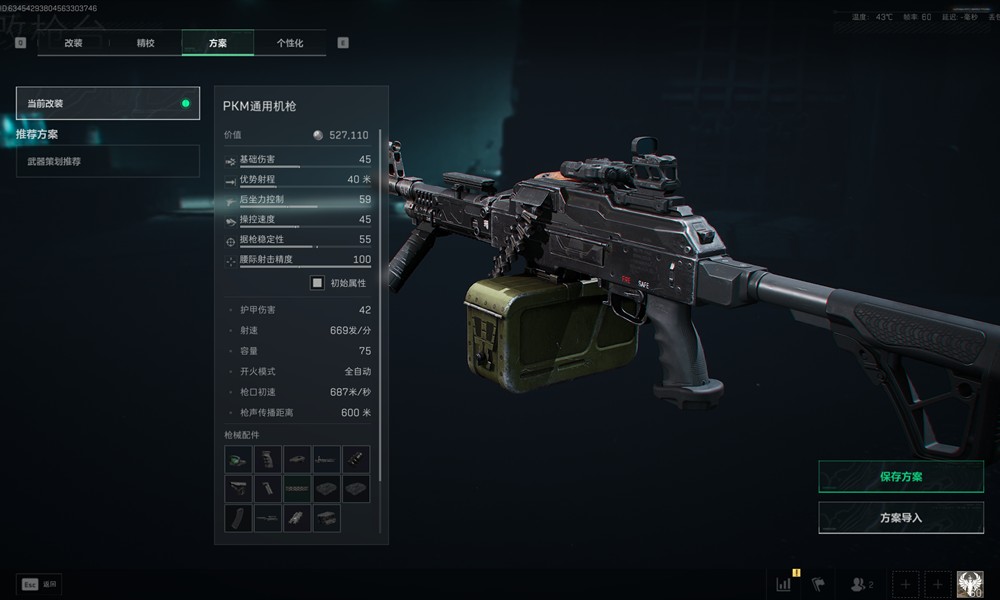Select the green optic attachment slot
This screenshot has height=600, width=1000.
click(239, 459)
